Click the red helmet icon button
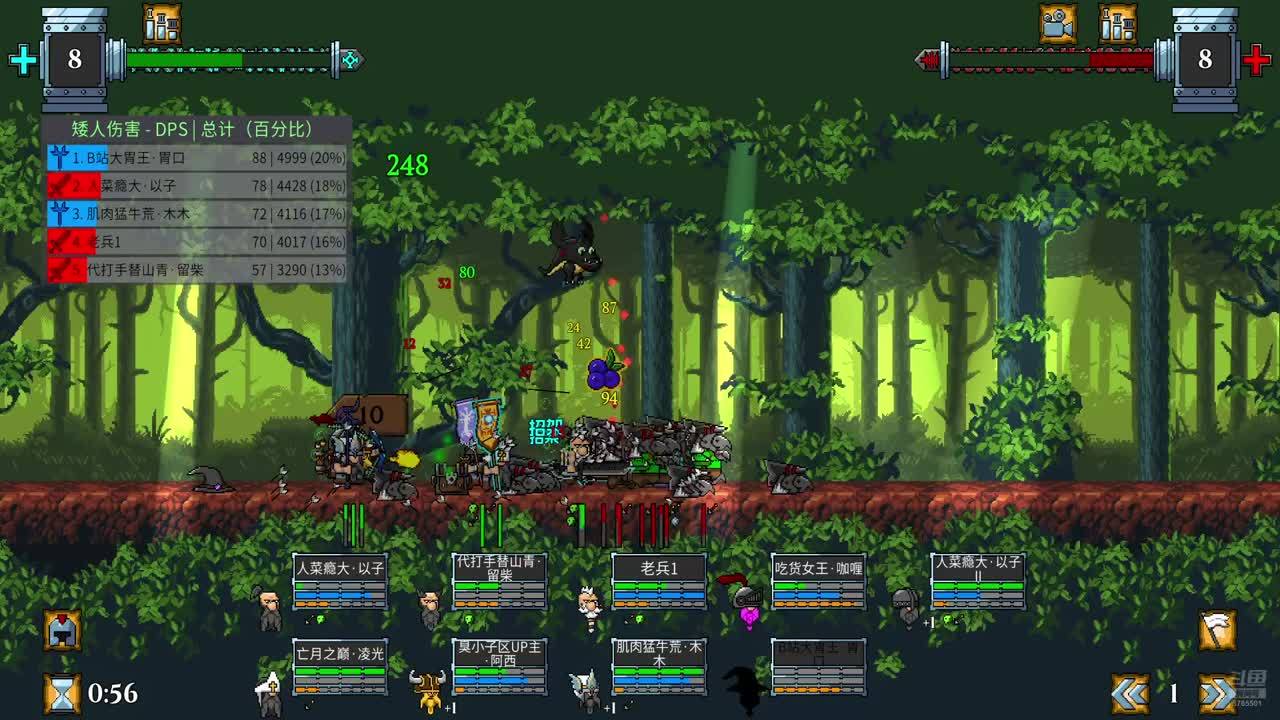Image resolution: width=1280 pixels, height=720 pixels. 62,630
